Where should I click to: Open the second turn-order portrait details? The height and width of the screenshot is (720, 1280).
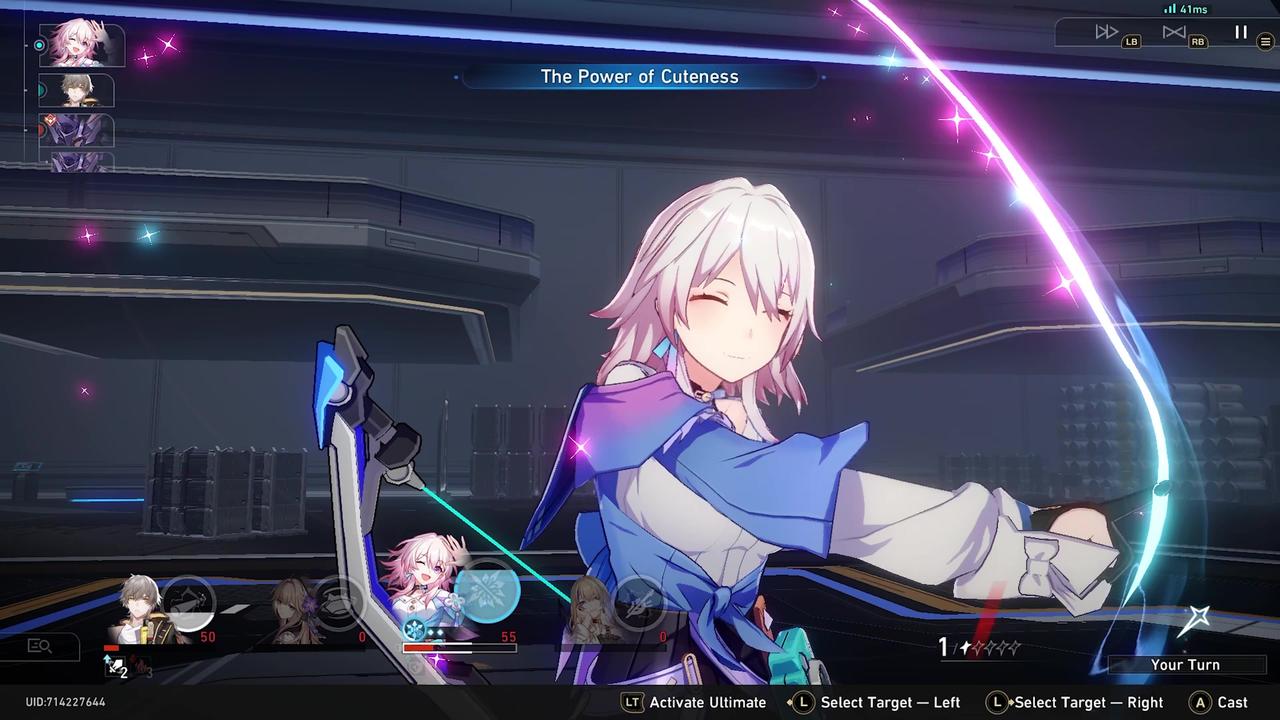pos(77,90)
